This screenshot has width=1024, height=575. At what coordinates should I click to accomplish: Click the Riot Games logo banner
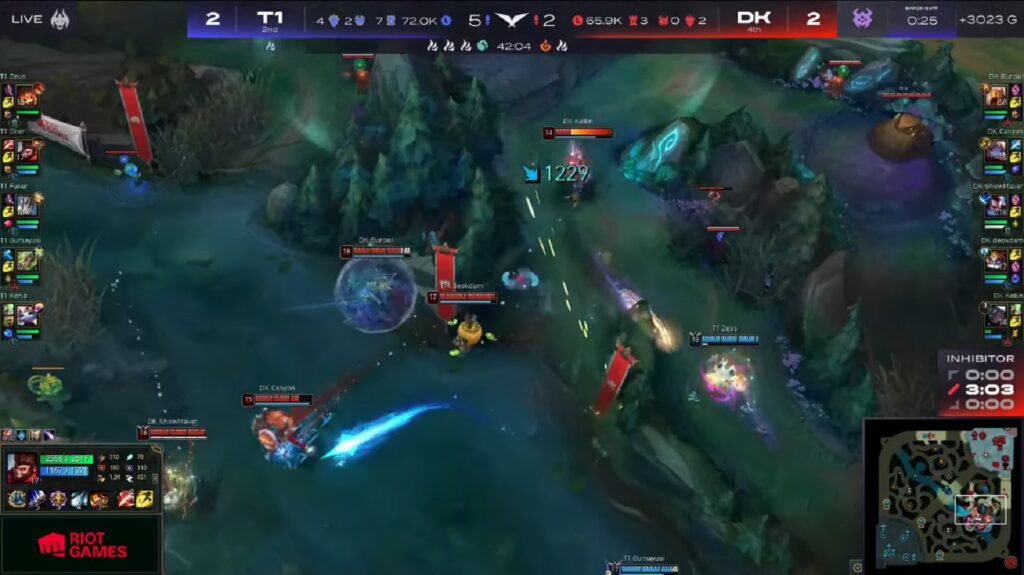[x=80, y=545]
